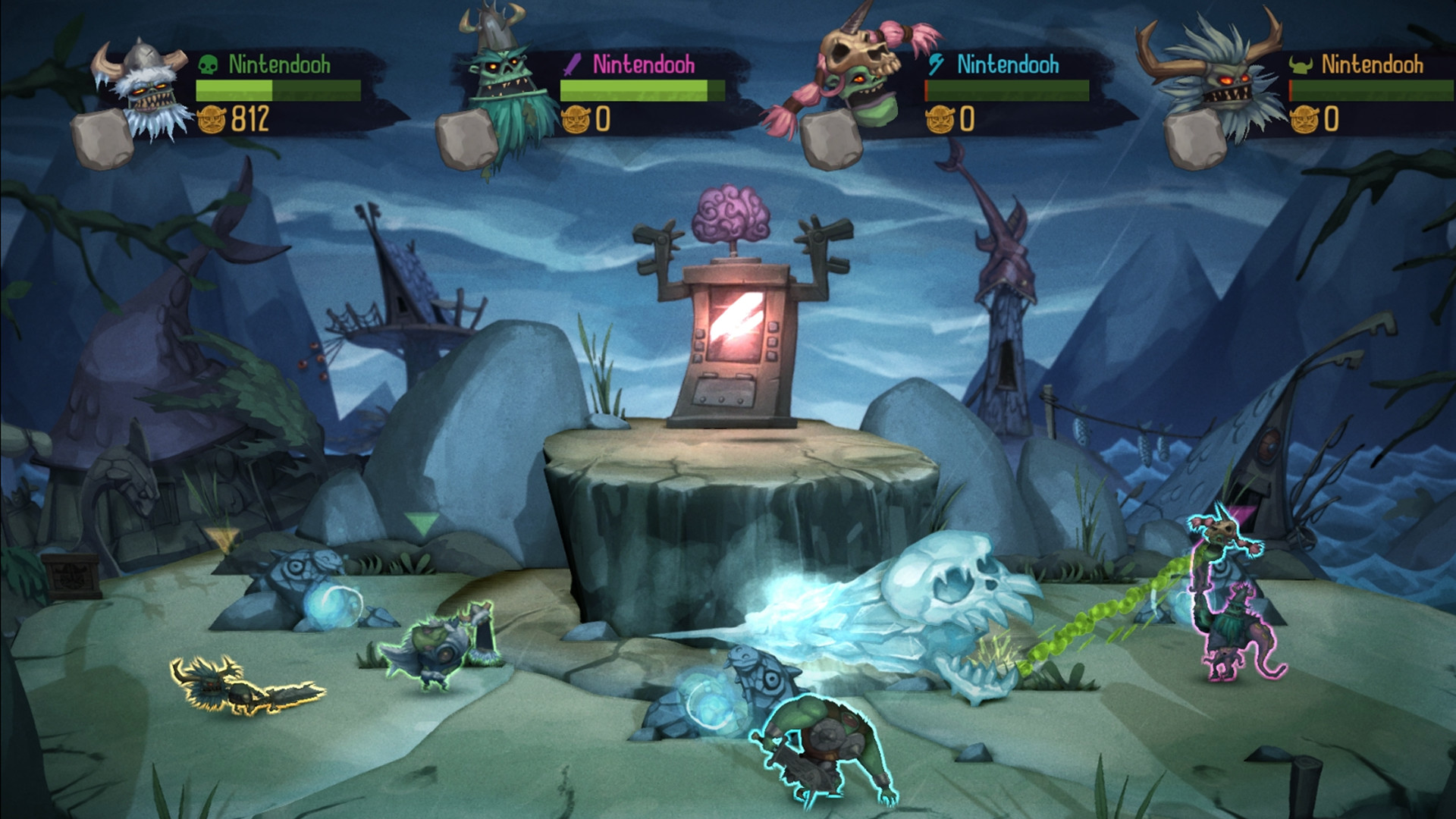
Task: Select the blue lightning bolt class icon
Action: point(936,65)
